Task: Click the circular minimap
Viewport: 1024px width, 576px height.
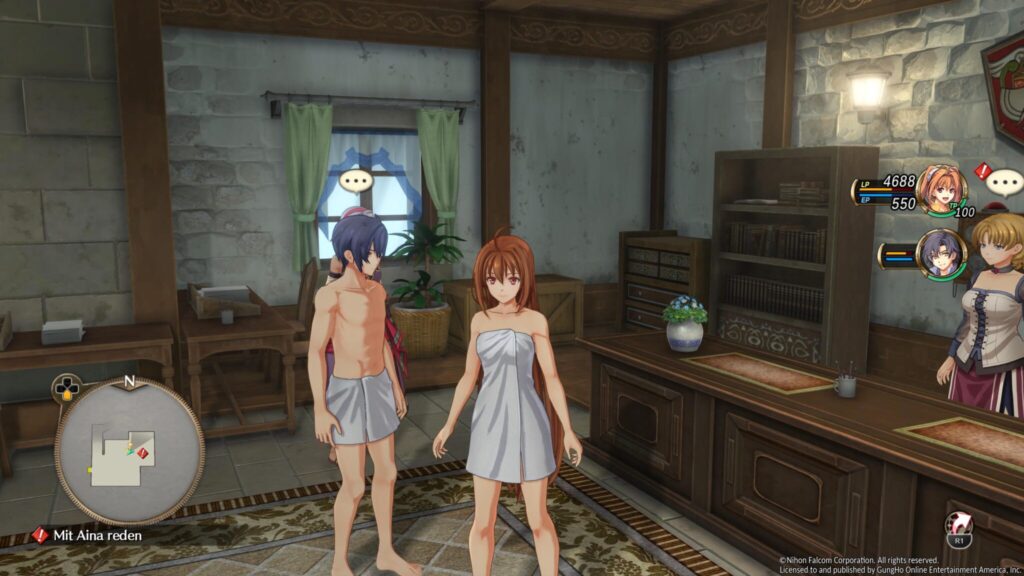Action: coord(129,451)
